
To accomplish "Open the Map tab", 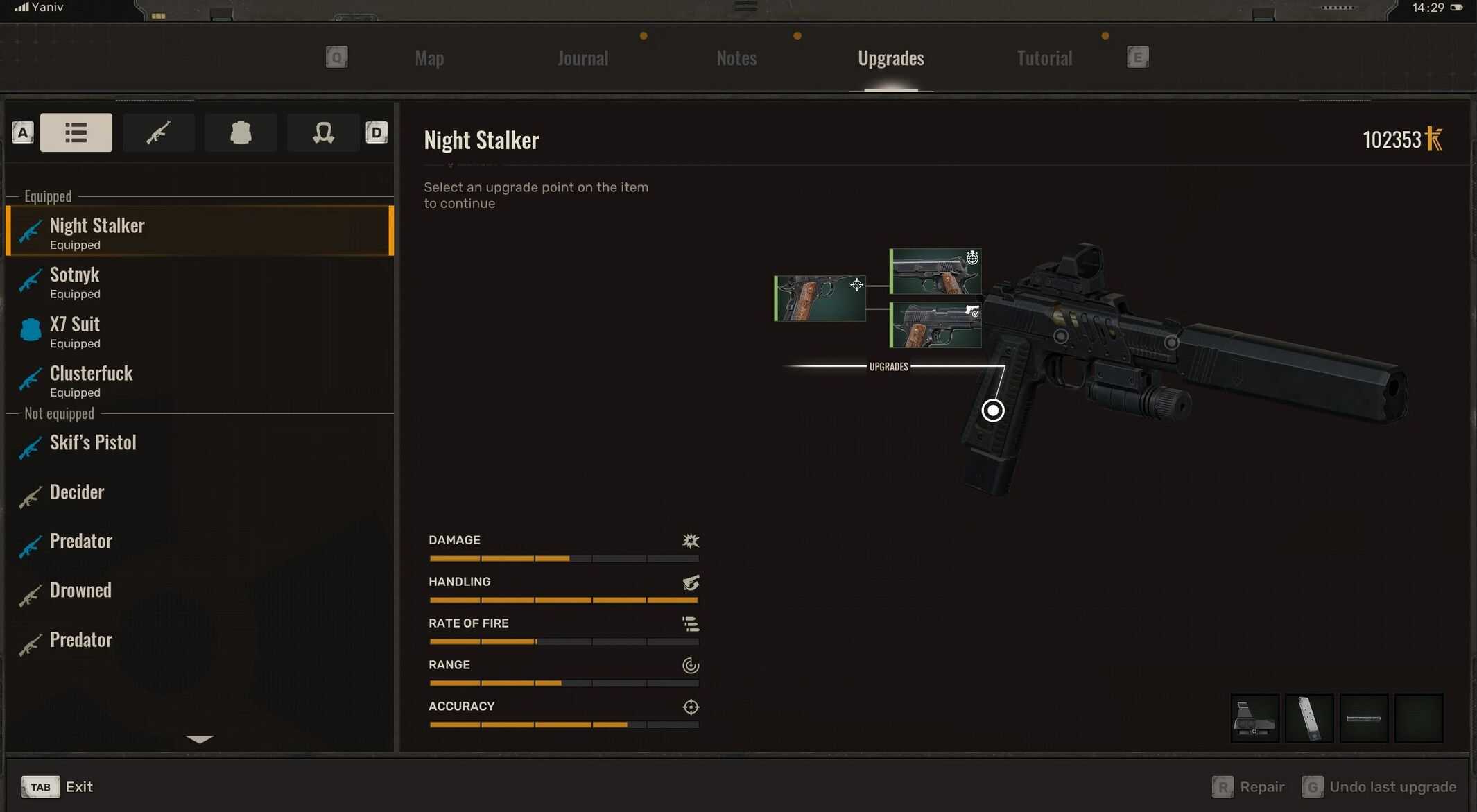I will tap(429, 58).
